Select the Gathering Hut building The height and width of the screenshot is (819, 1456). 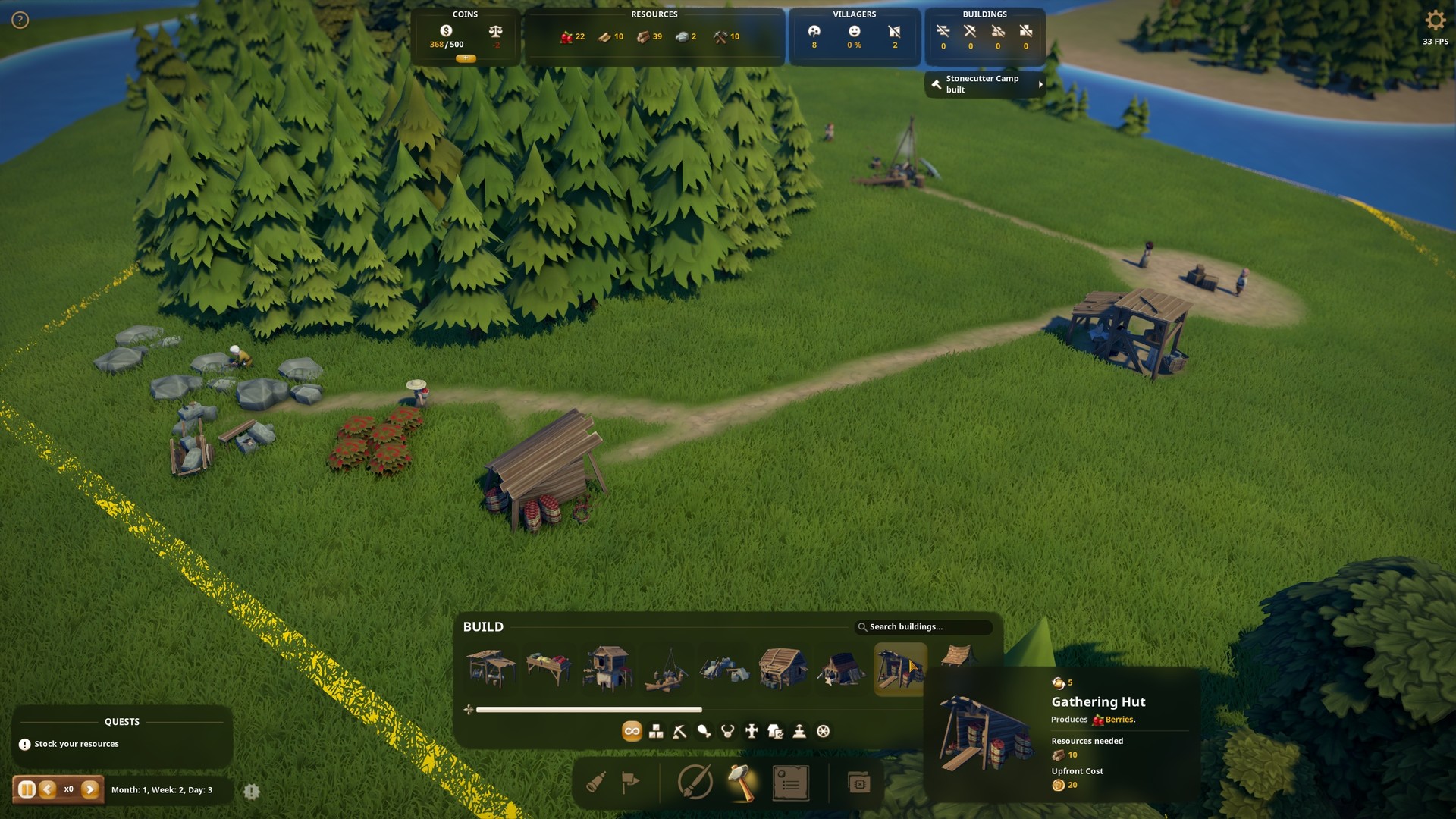(900, 669)
